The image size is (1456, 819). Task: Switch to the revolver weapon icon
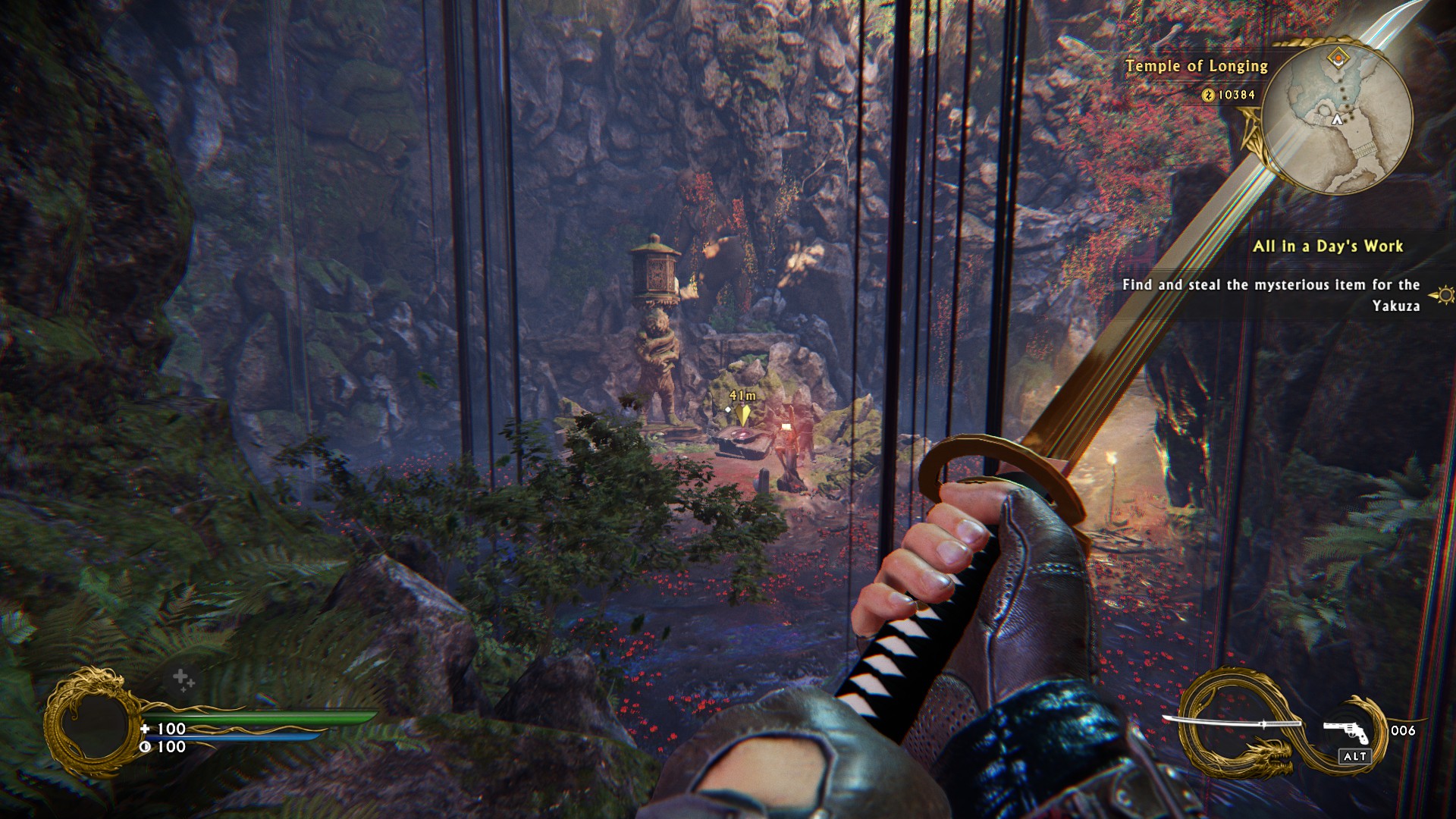[x=1346, y=731]
